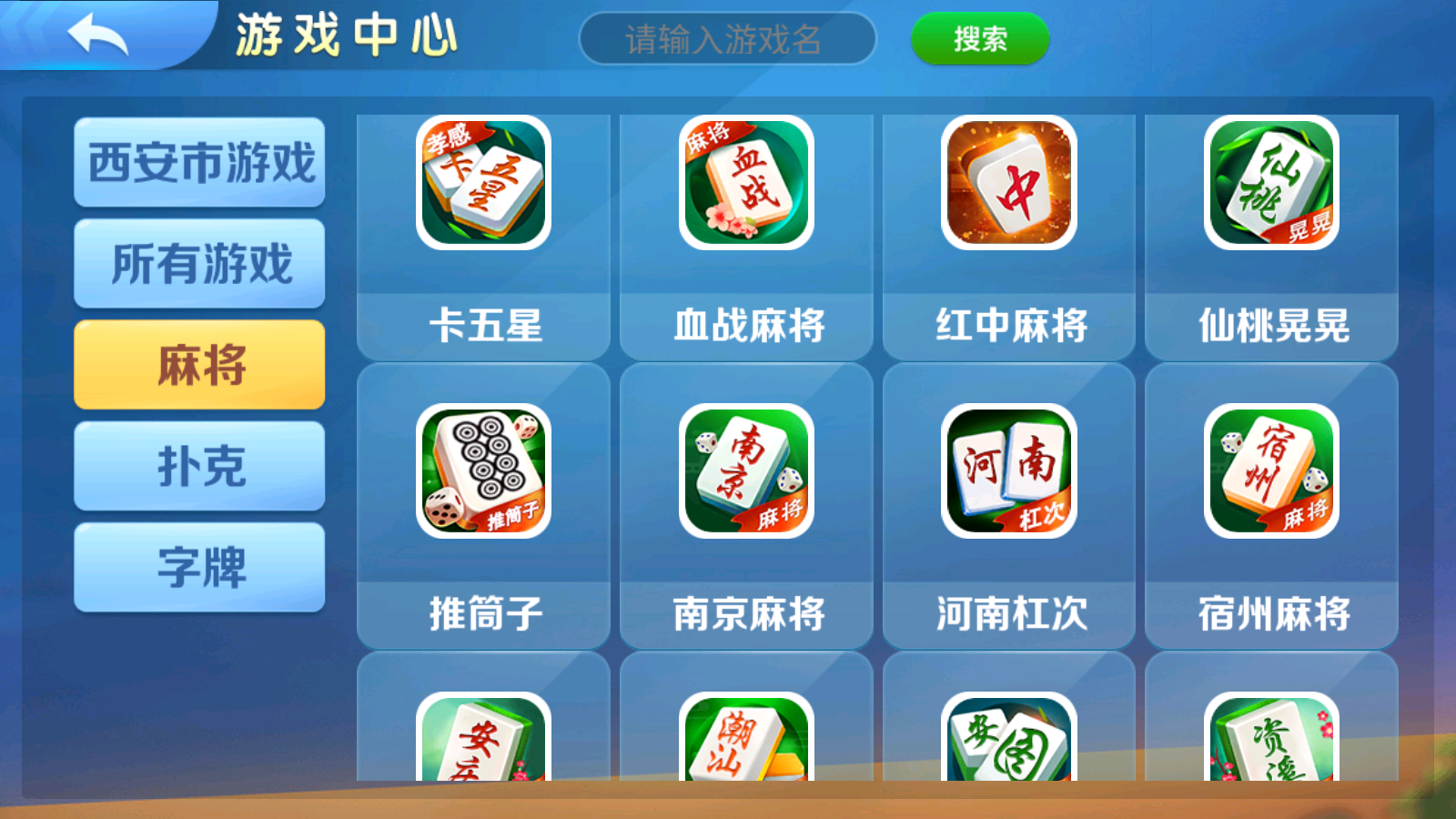Click the game name search field

728,38
